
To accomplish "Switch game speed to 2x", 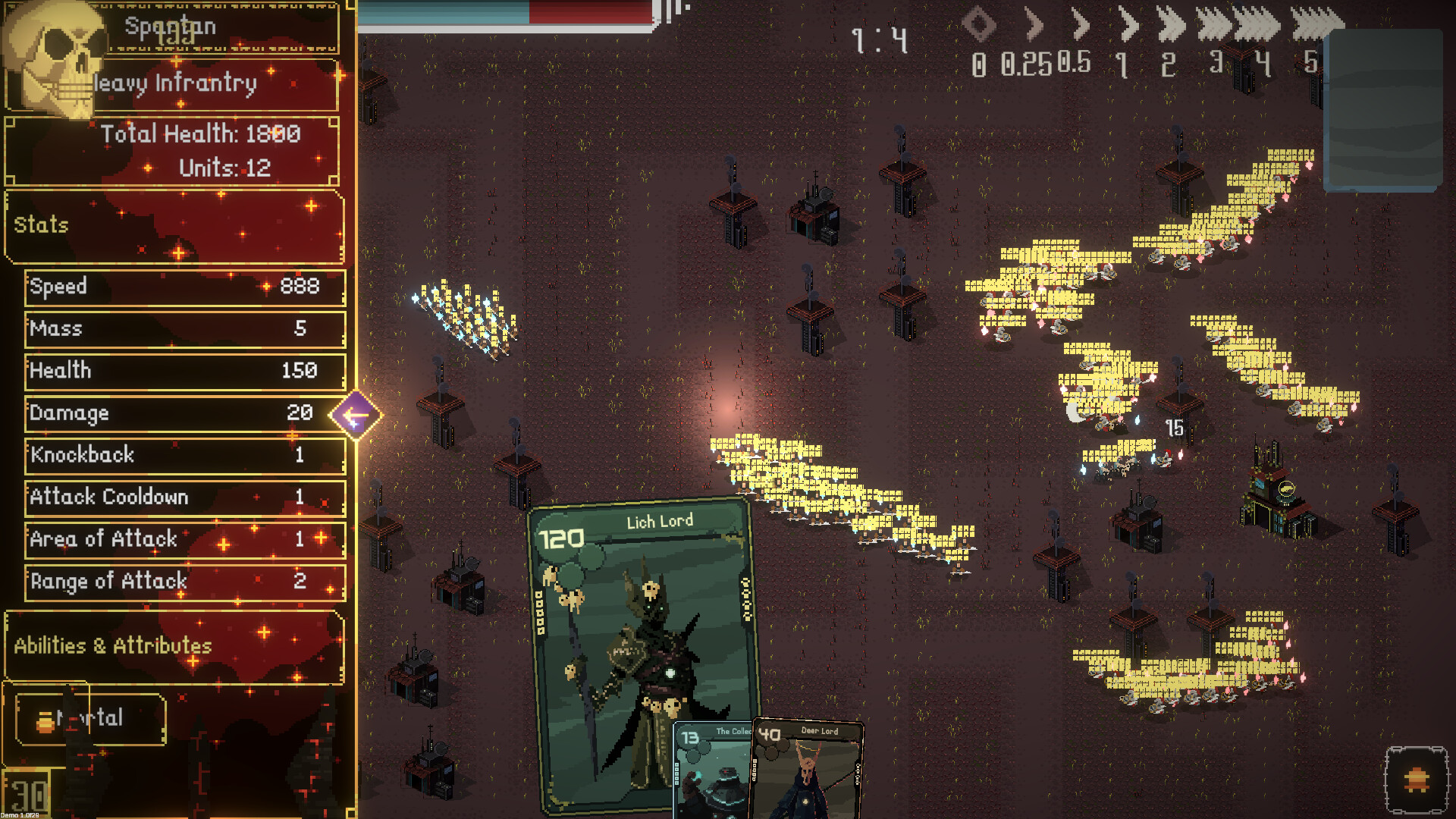I will point(1172,27).
